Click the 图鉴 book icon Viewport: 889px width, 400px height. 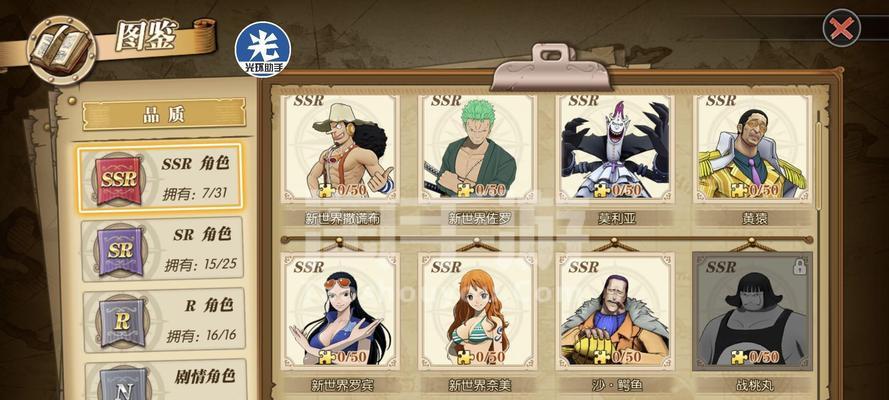pyautogui.click(x=60, y=48)
